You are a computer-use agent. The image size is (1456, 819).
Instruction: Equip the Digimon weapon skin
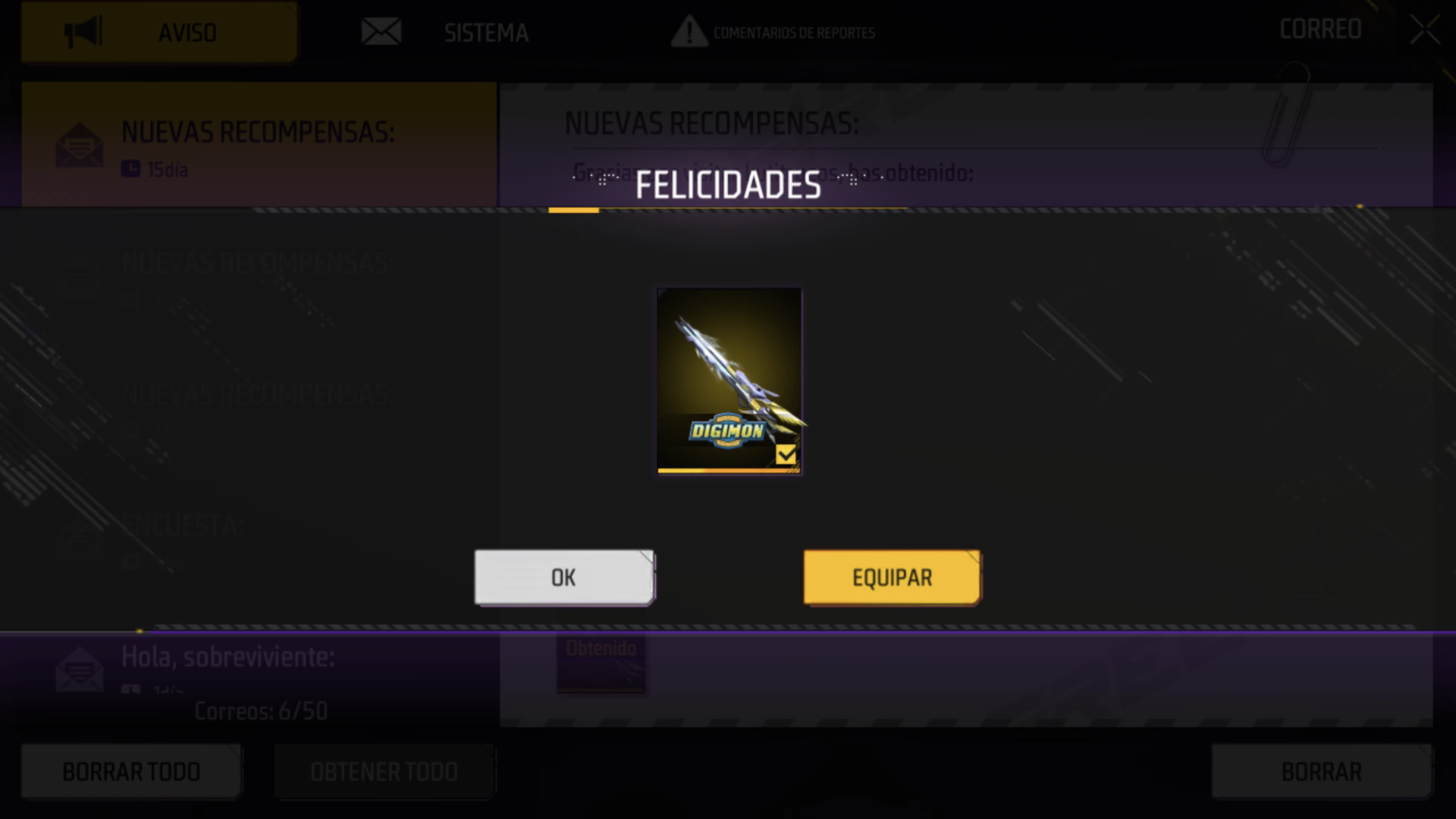(x=892, y=577)
